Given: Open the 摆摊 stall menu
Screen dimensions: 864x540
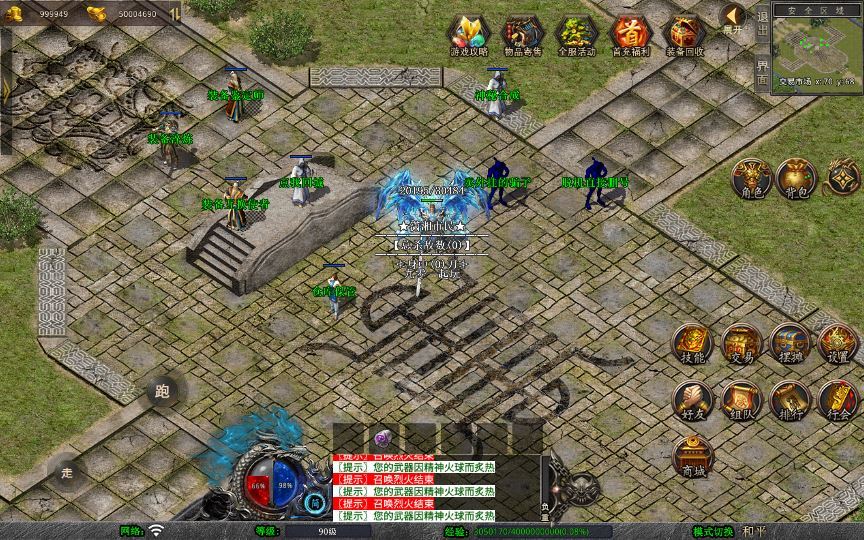Looking at the screenshot, I should pos(790,343).
